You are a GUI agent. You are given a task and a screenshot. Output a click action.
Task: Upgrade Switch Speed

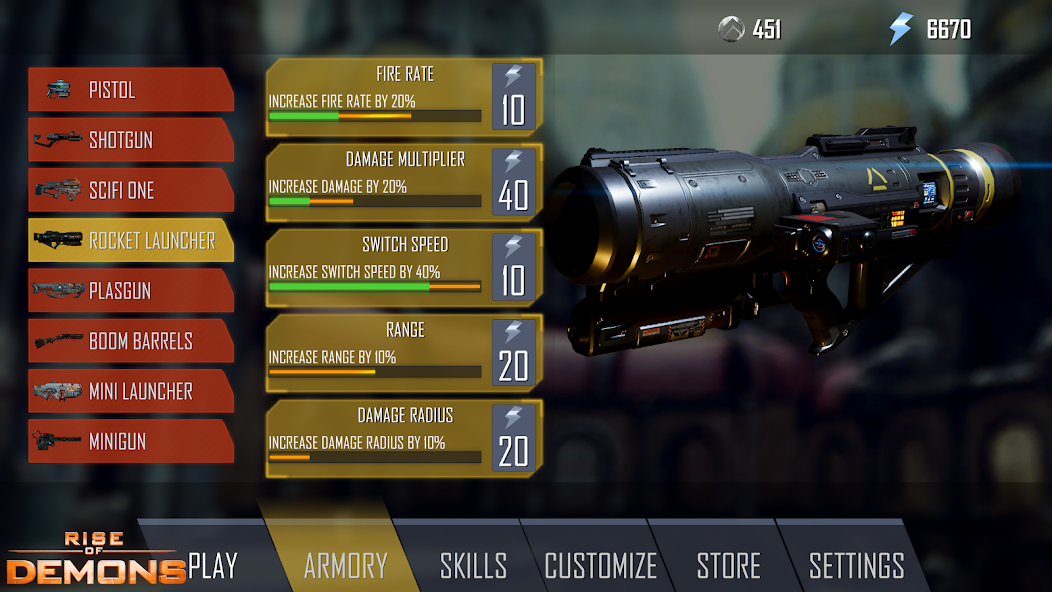(514, 268)
